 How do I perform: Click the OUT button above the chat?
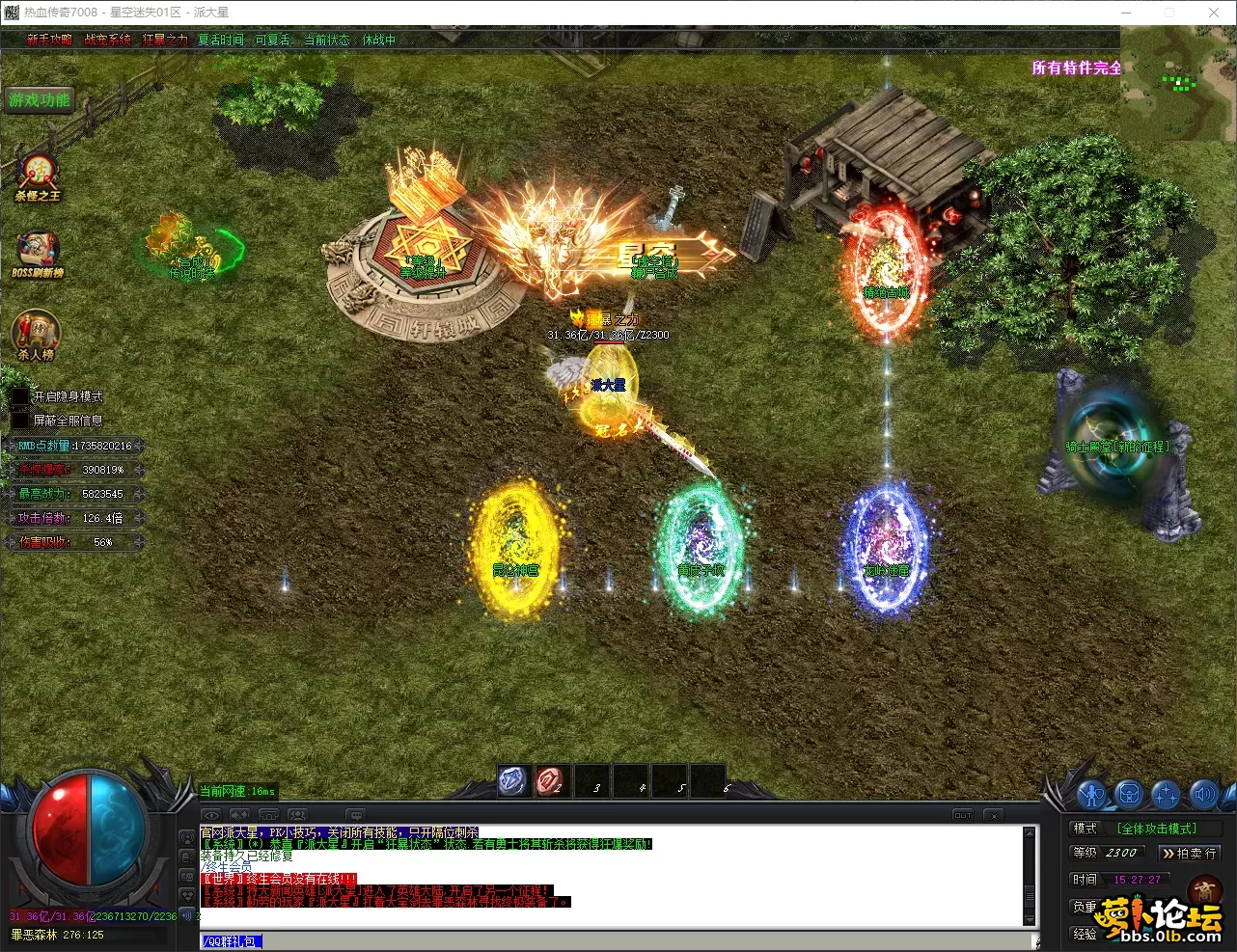pos(963,815)
